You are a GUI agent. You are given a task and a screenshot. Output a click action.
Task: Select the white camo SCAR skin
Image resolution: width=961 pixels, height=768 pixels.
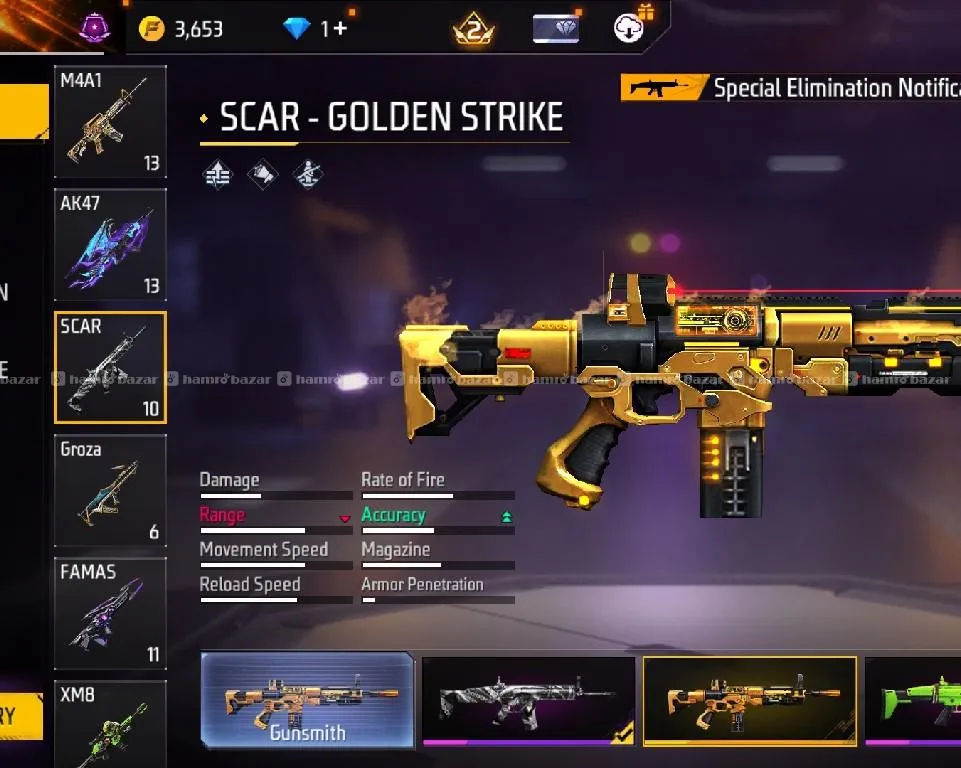point(528,701)
